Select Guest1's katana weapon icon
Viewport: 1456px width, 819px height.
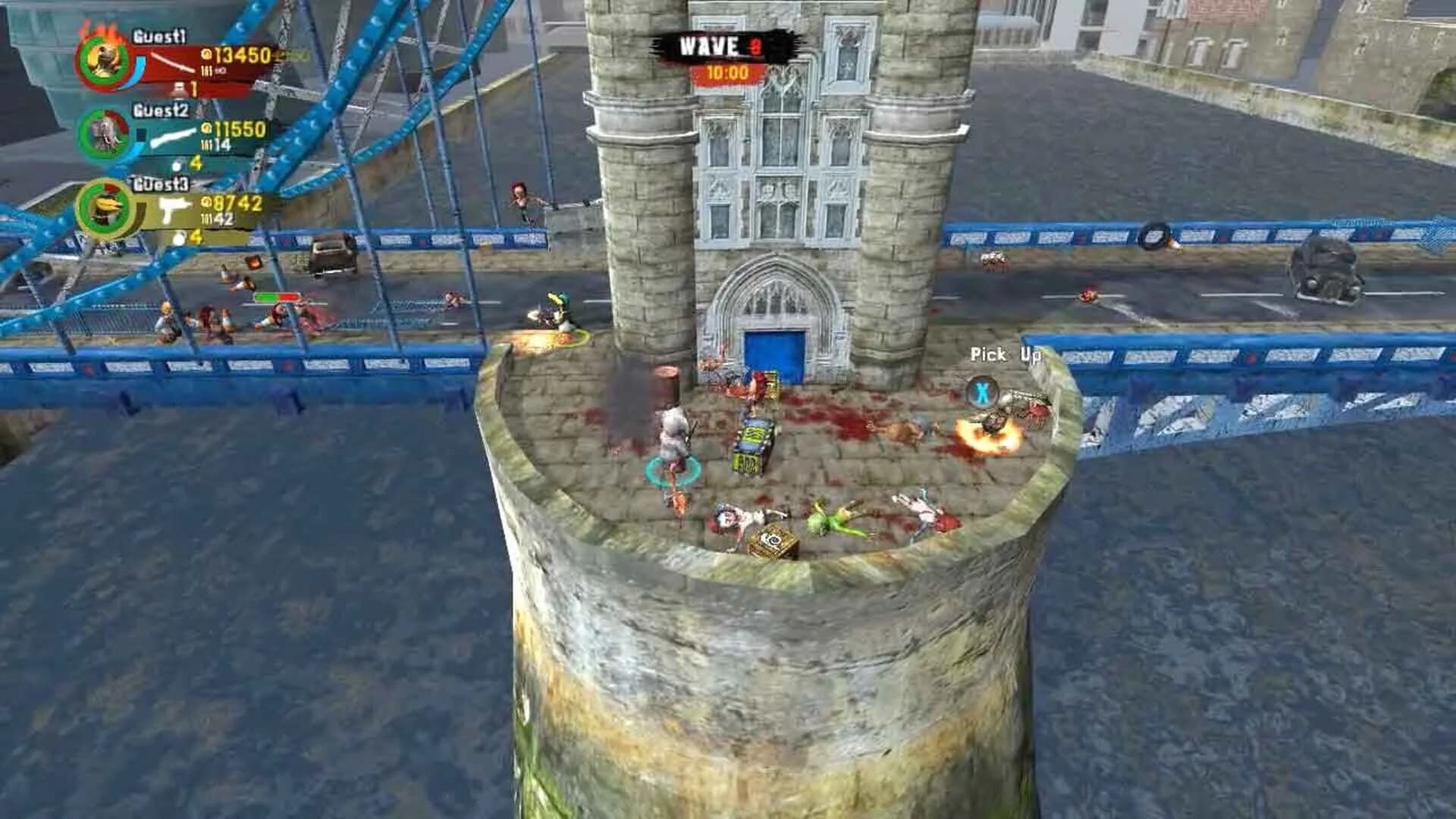(x=173, y=62)
